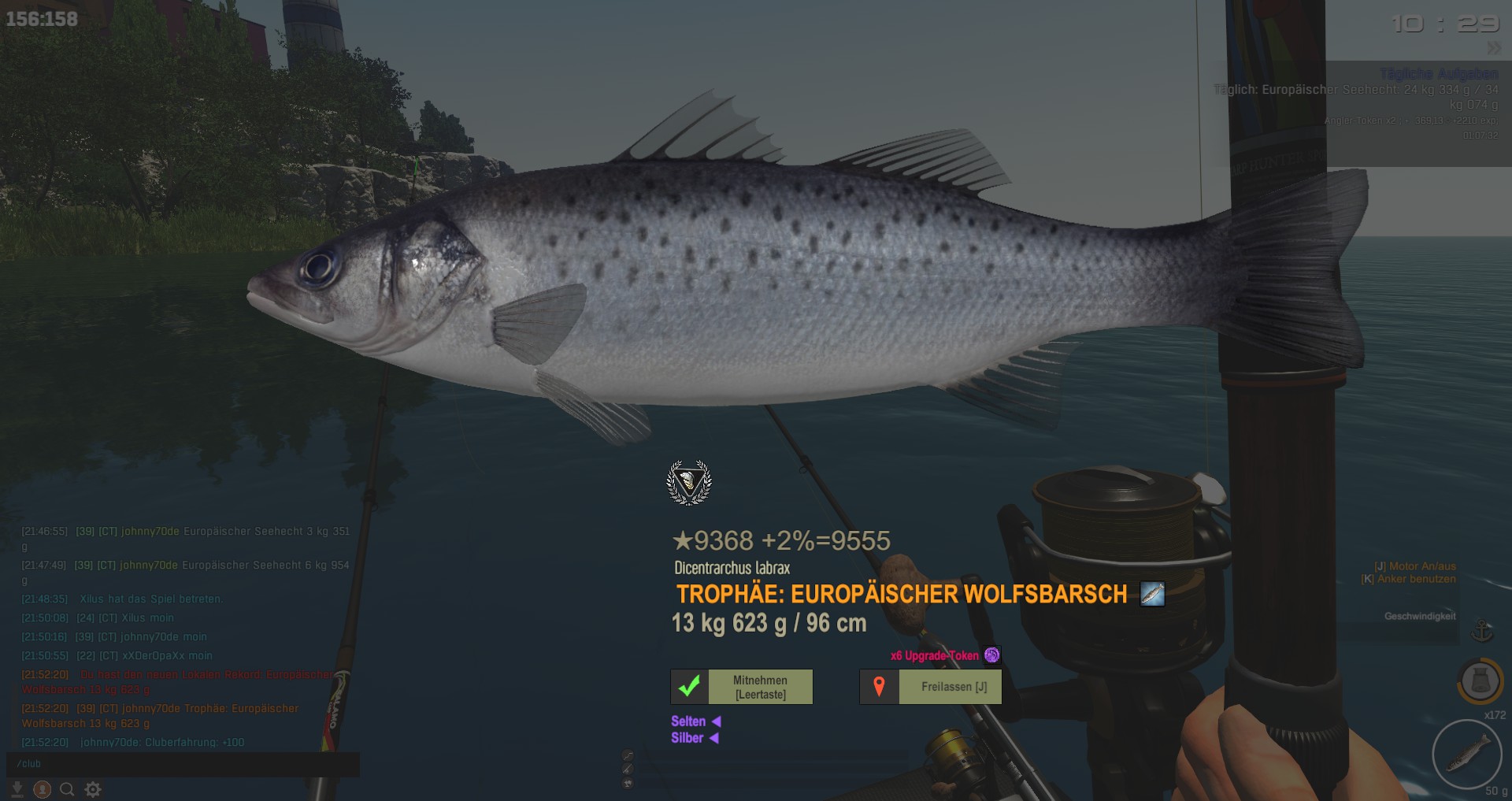The image size is (1512, 801).
Task: Click the small fish icon beside the trophy name
Action: [x=1152, y=594]
